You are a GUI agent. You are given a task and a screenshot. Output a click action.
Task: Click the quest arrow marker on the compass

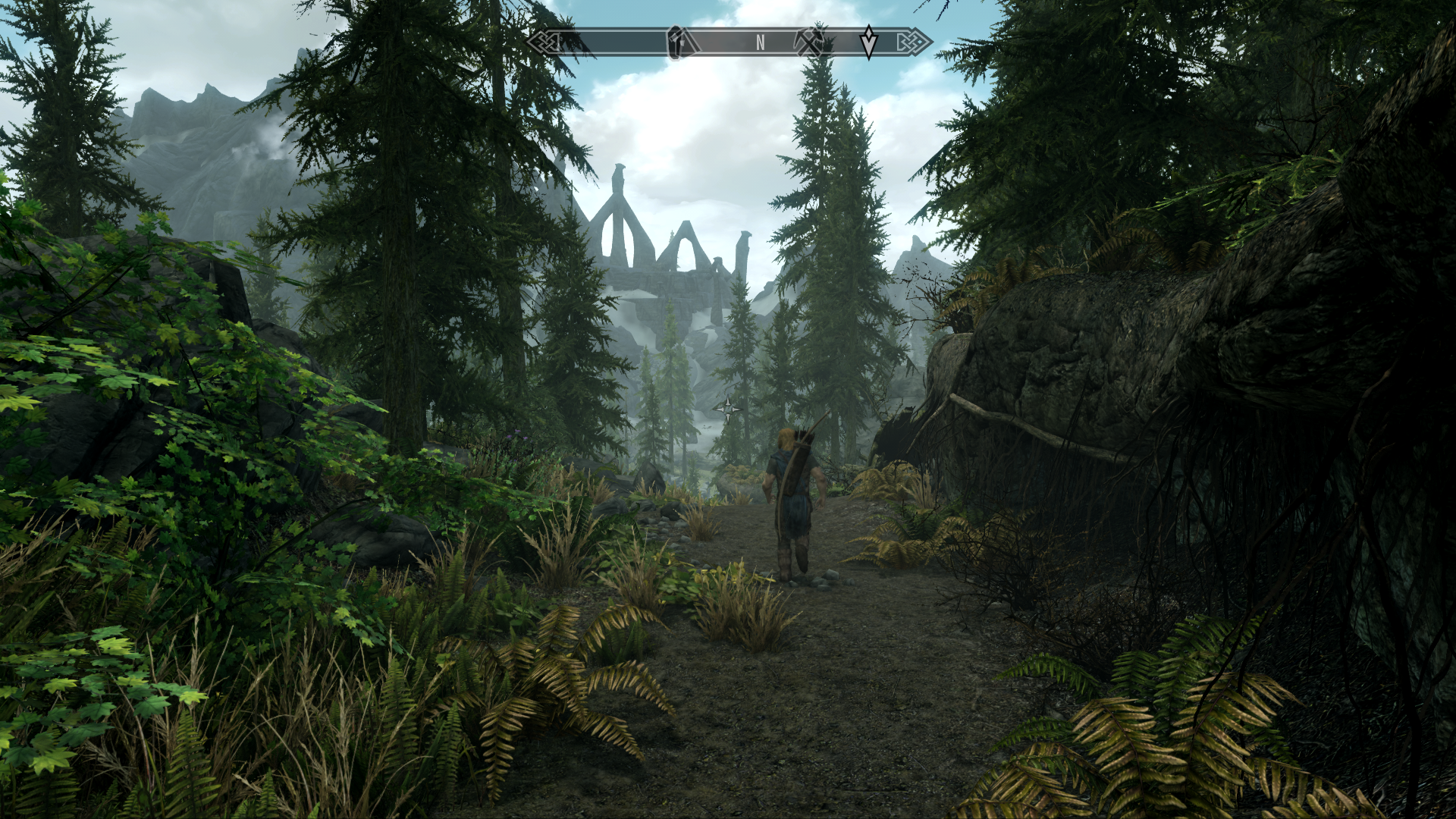pyautogui.click(x=868, y=42)
